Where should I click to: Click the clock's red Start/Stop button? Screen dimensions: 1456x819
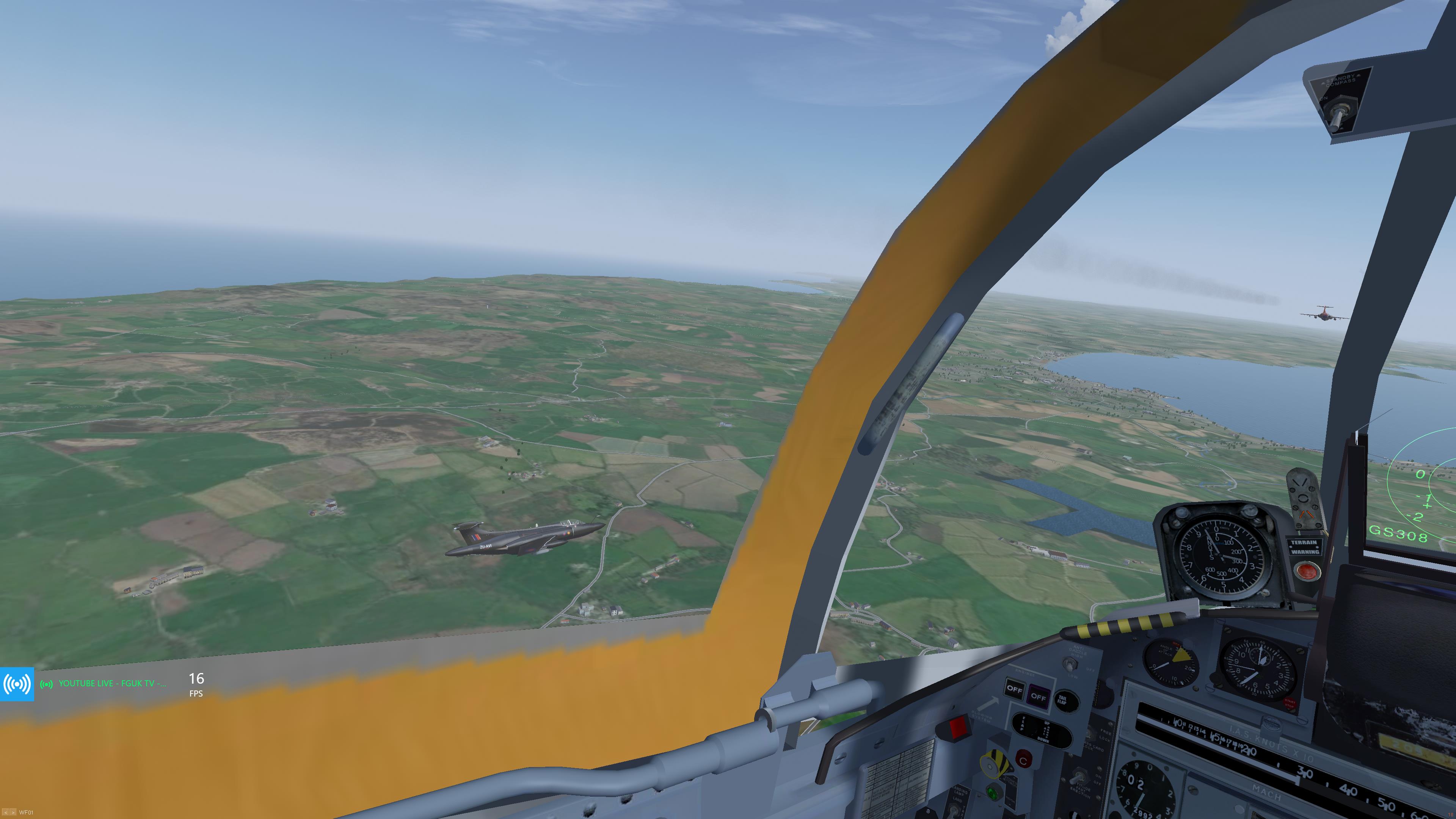(1289, 704)
